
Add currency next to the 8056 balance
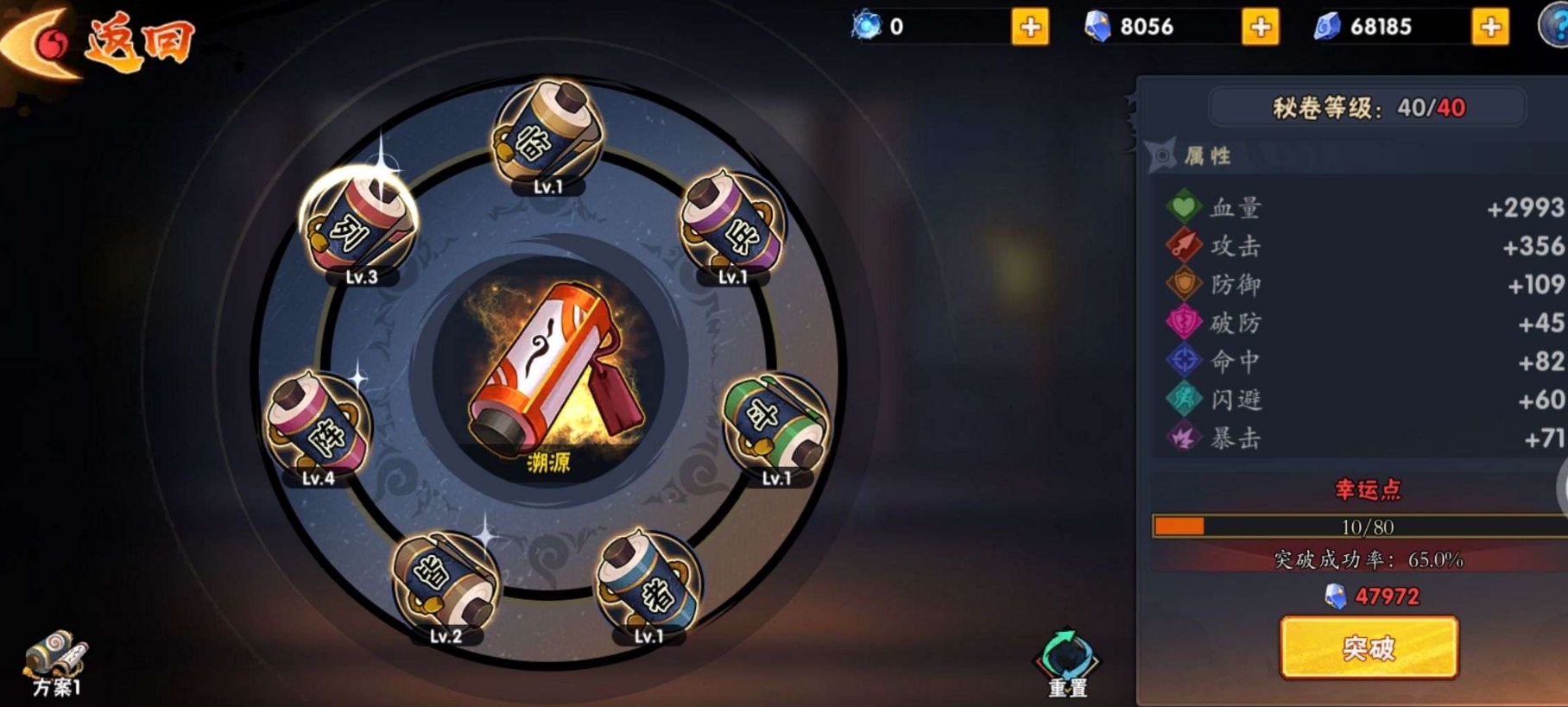(x=1260, y=27)
